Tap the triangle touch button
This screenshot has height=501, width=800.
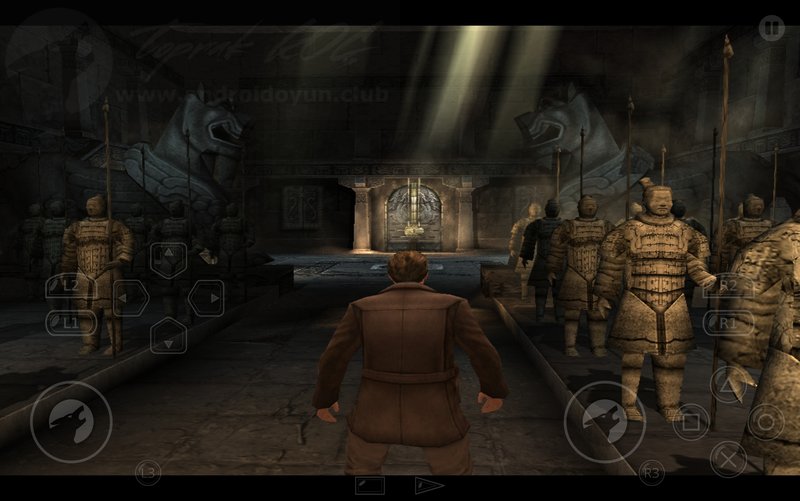pyautogui.click(x=728, y=384)
